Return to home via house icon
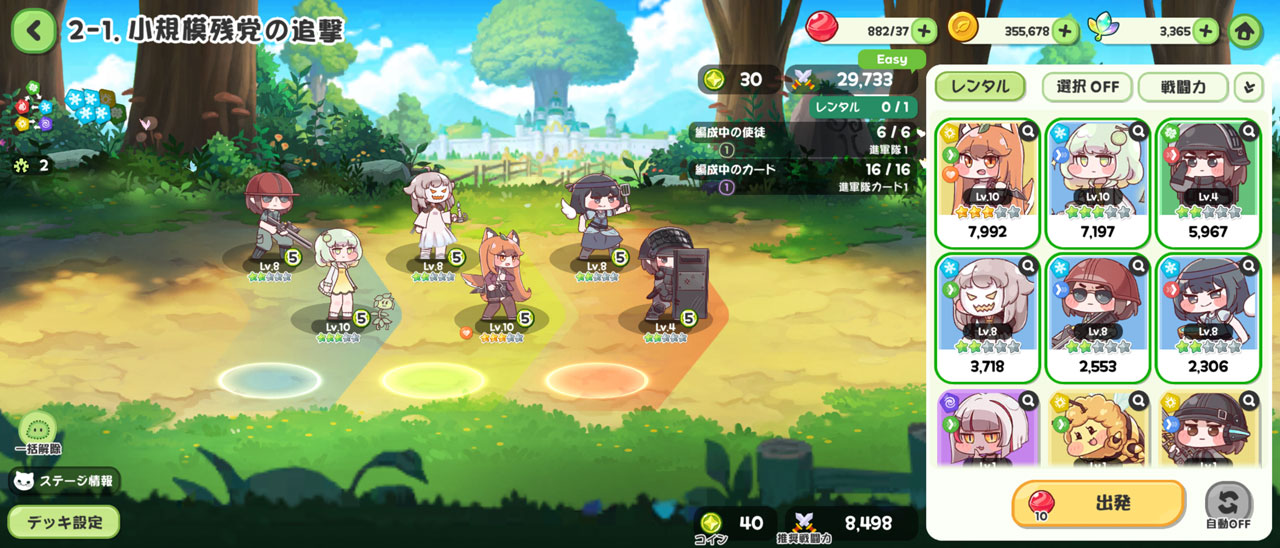Screen dimensions: 1280x548 1245,31
